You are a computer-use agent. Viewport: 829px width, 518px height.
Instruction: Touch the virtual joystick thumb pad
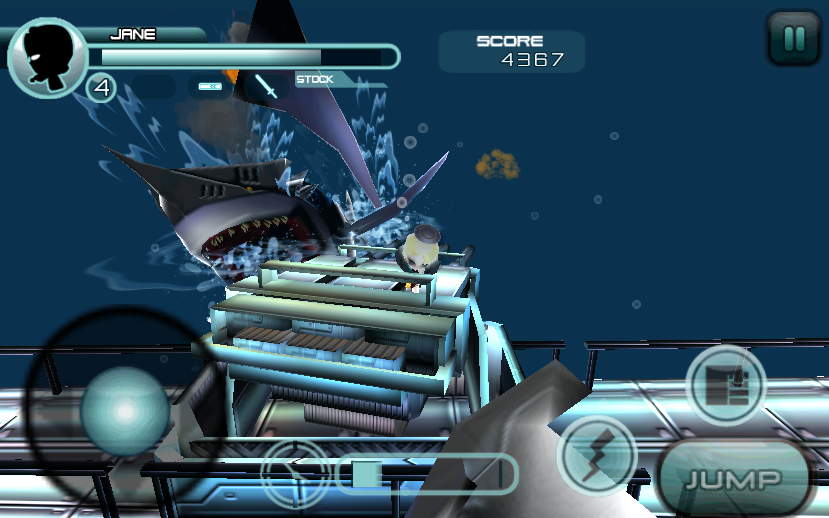click(124, 409)
